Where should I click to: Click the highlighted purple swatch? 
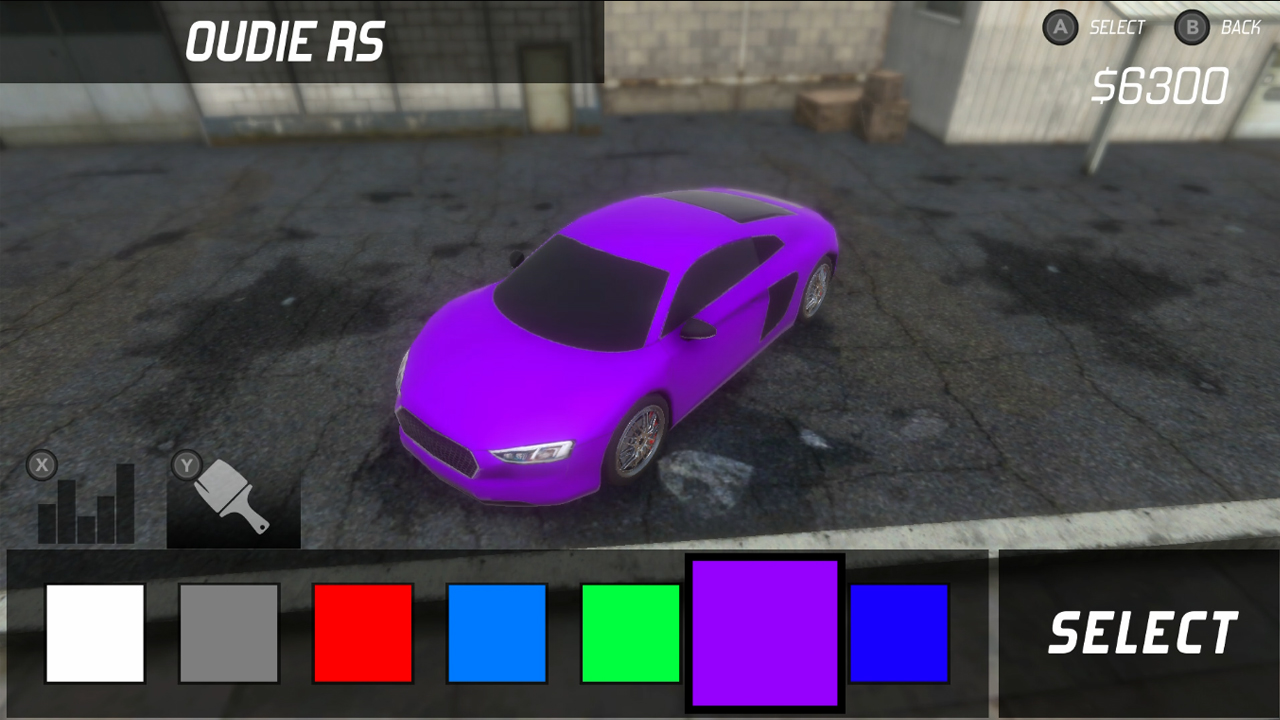[x=766, y=631]
